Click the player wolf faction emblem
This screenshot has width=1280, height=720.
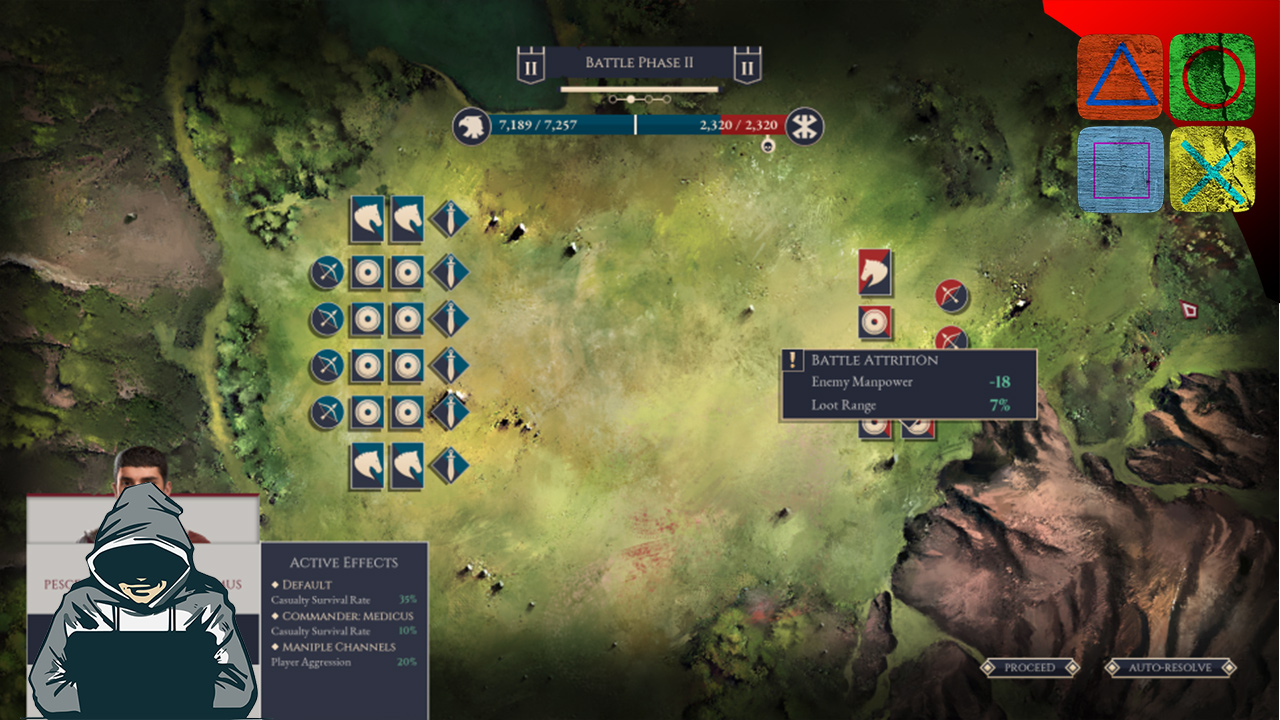coord(470,126)
